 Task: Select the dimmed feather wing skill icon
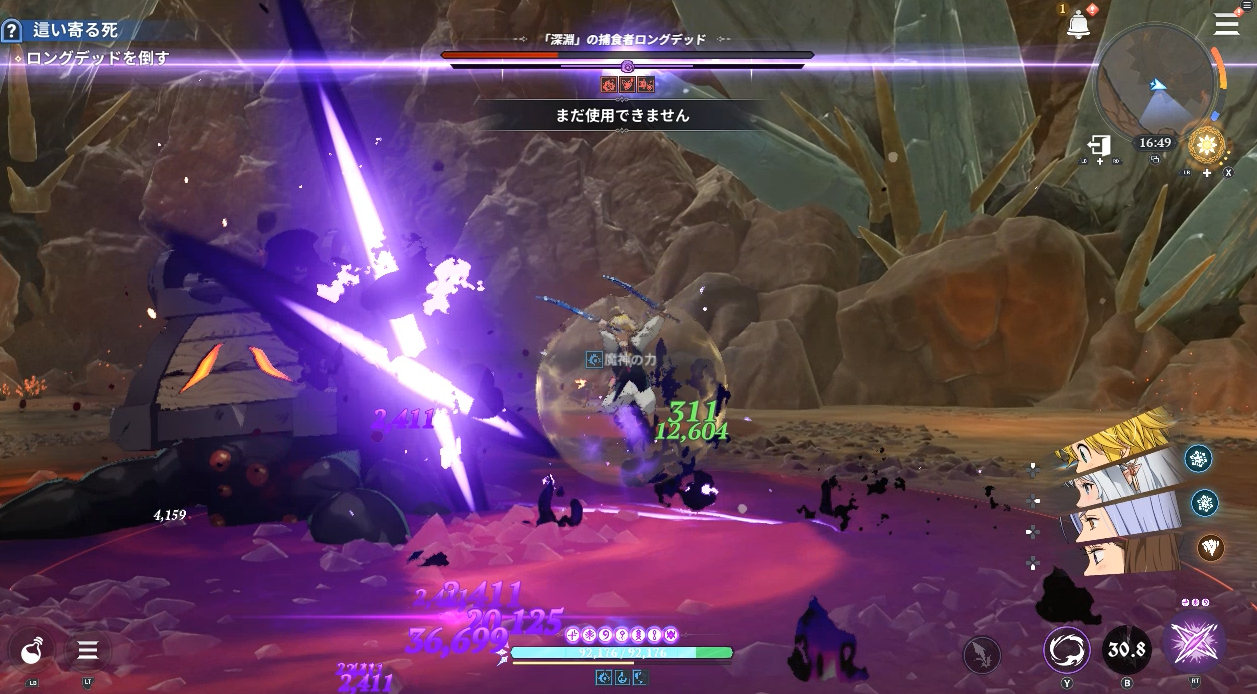(x=981, y=655)
